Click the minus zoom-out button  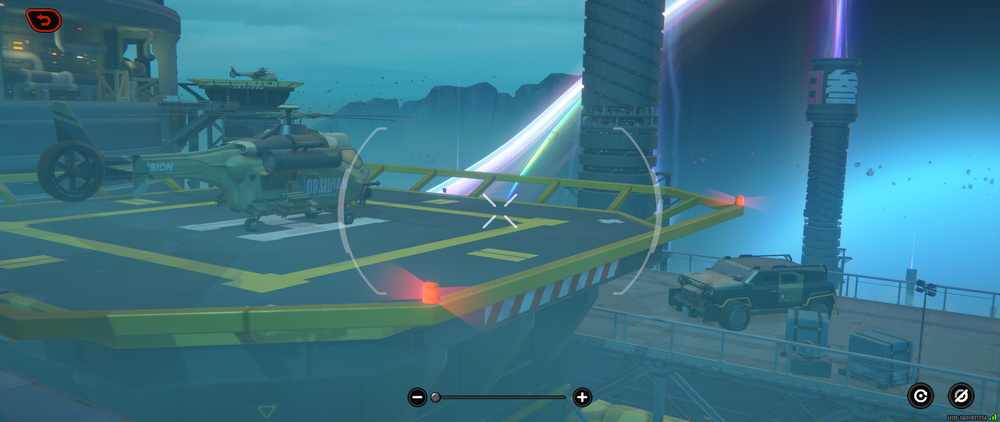(x=417, y=397)
